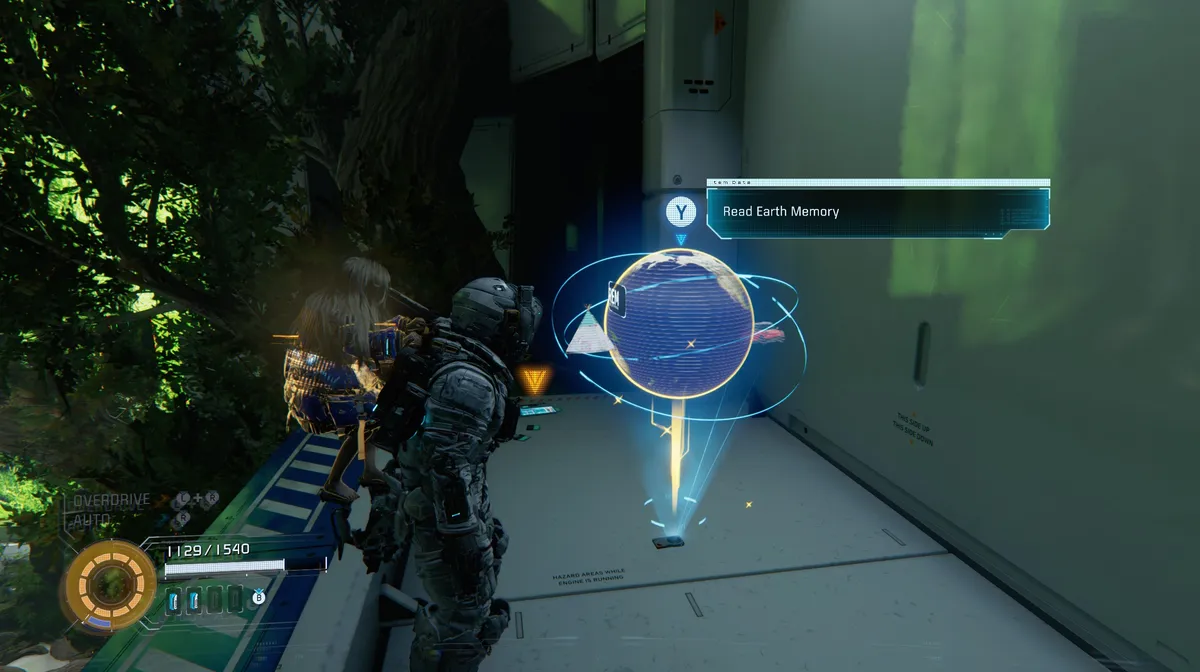Image resolution: width=1200 pixels, height=672 pixels.
Task: Click the orange circular Overdrive gauge
Action: tap(111, 584)
